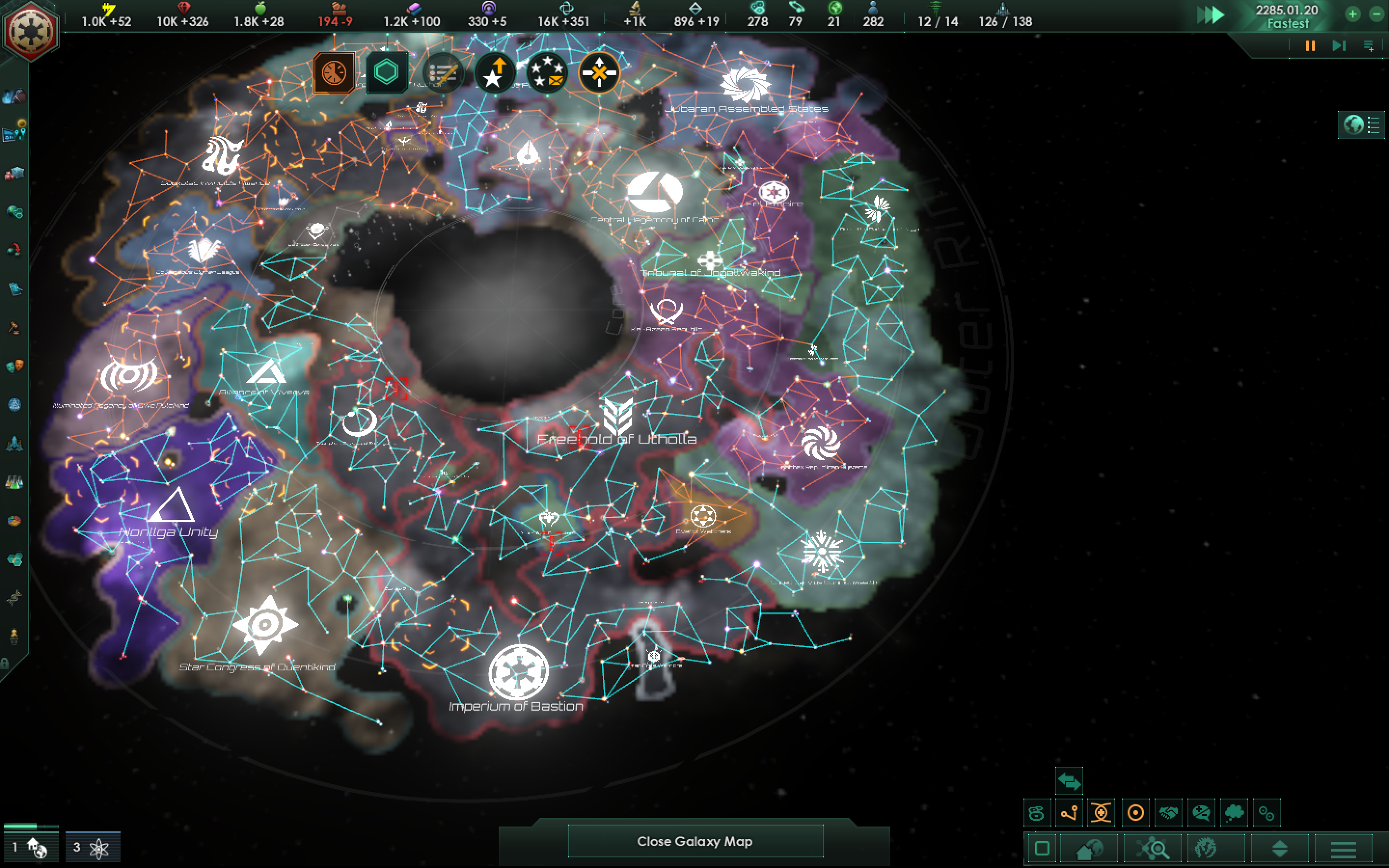Click your empire flag emblem in the top-left corner
The height and width of the screenshot is (868, 1389).
coord(31,29)
